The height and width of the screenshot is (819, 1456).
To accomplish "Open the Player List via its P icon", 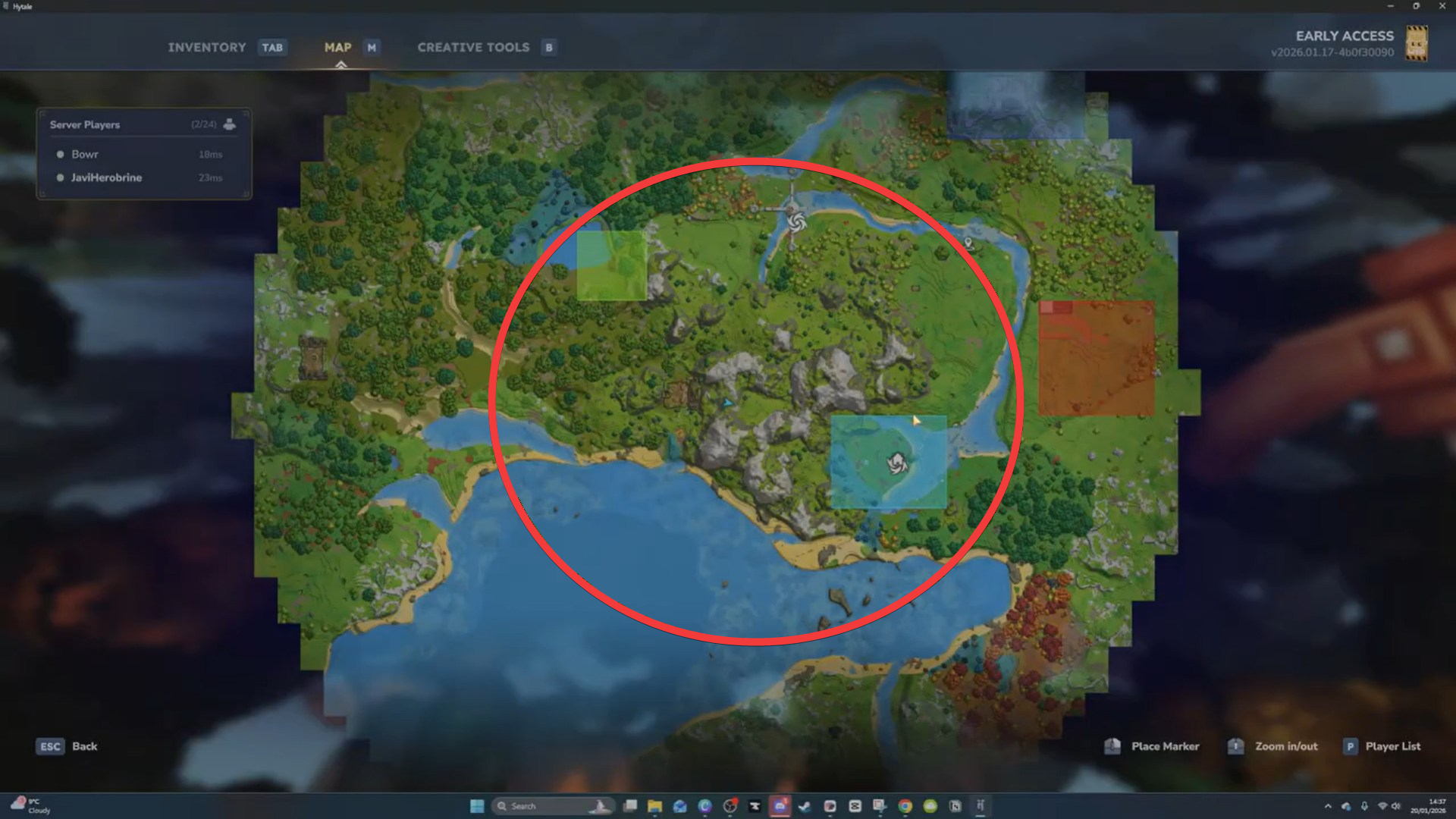I will [1351, 746].
